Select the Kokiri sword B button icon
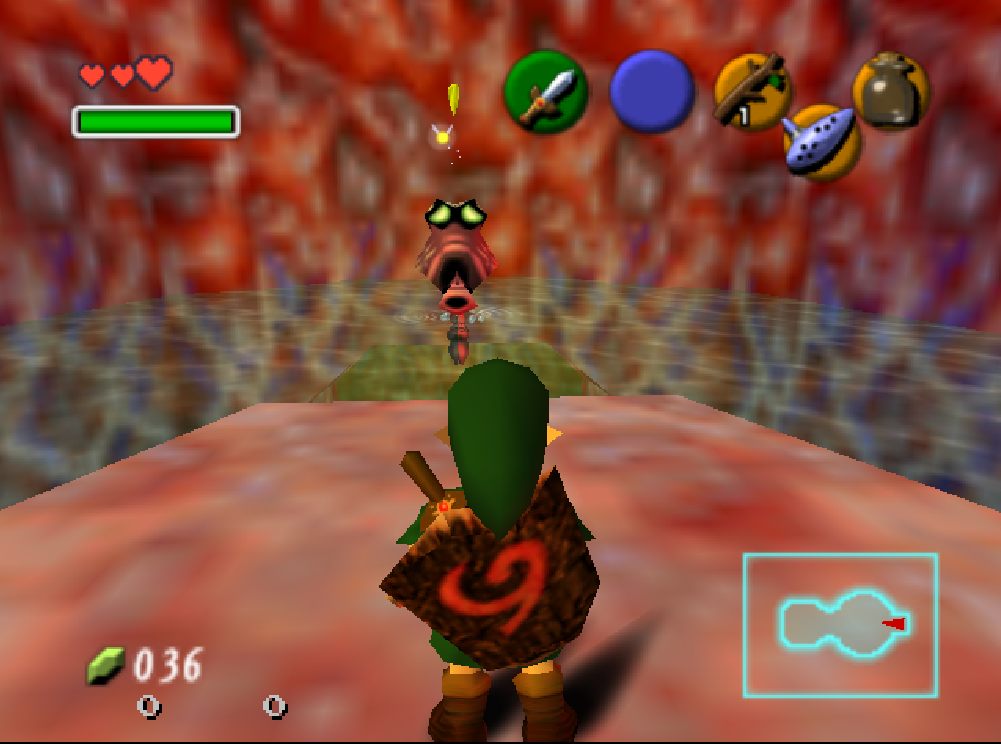Viewport: 1001px width, 744px height. [546, 91]
